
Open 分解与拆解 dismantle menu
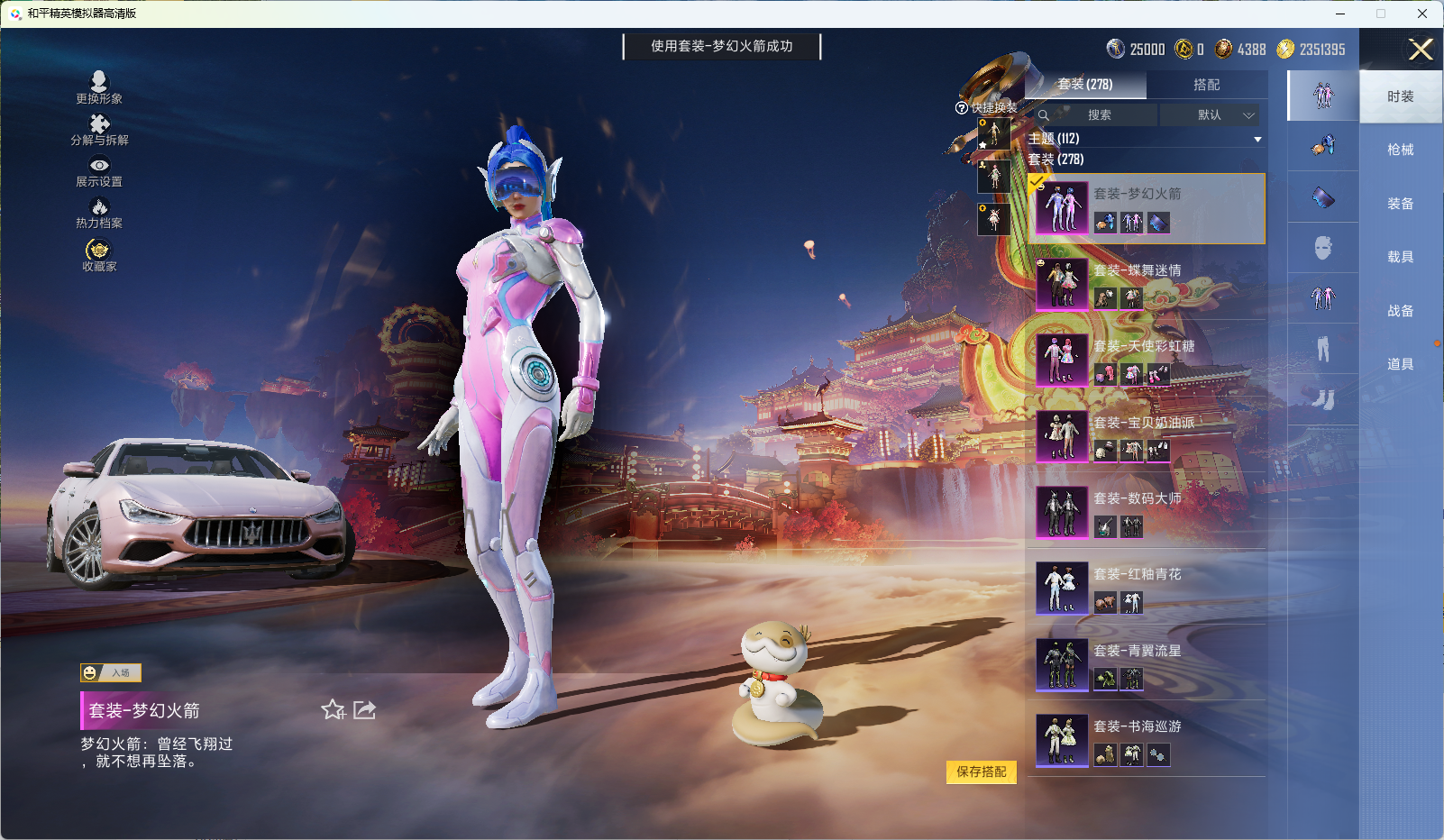coord(99,130)
